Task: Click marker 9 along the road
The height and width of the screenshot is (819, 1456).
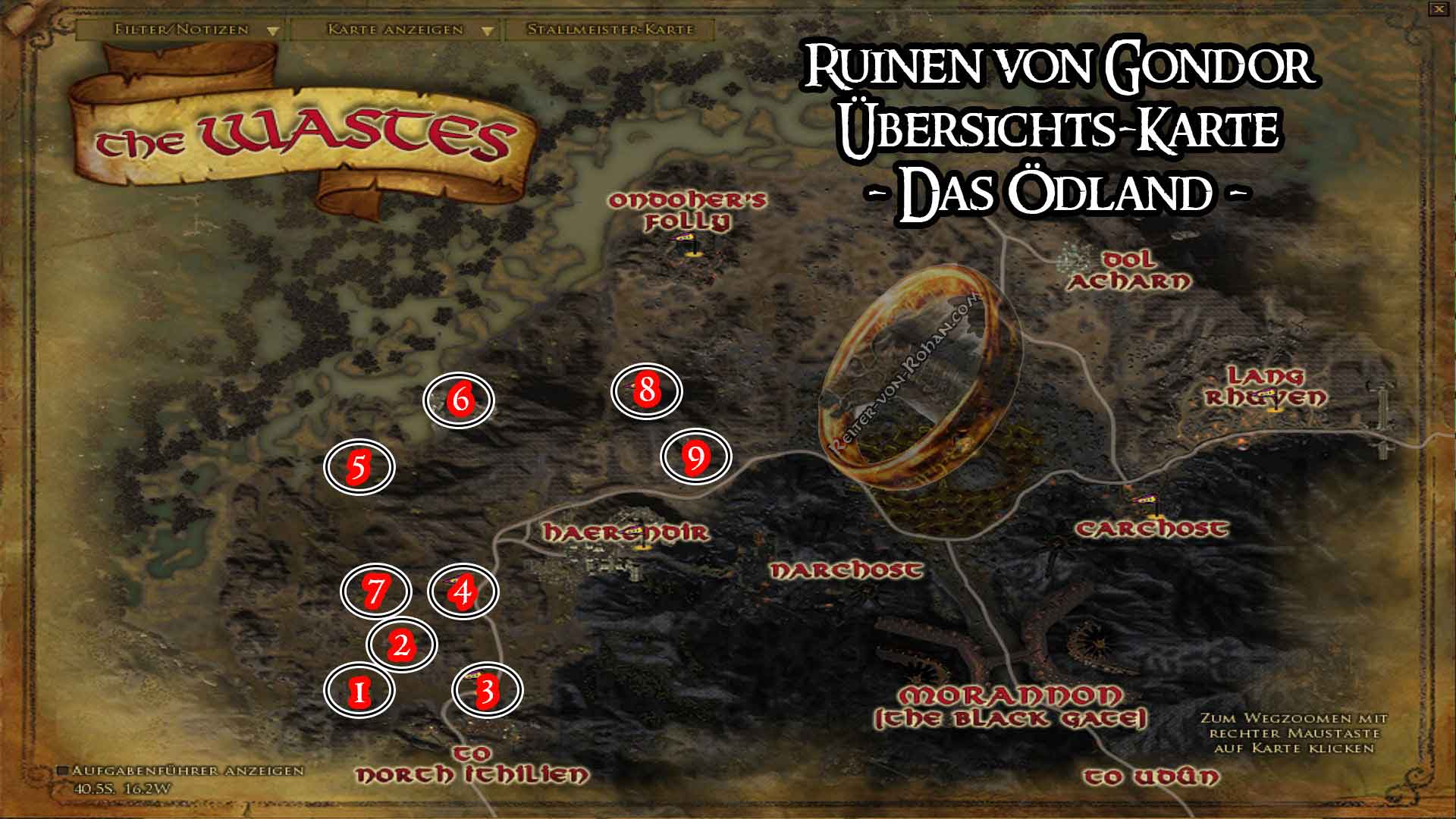Action: click(x=696, y=458)
